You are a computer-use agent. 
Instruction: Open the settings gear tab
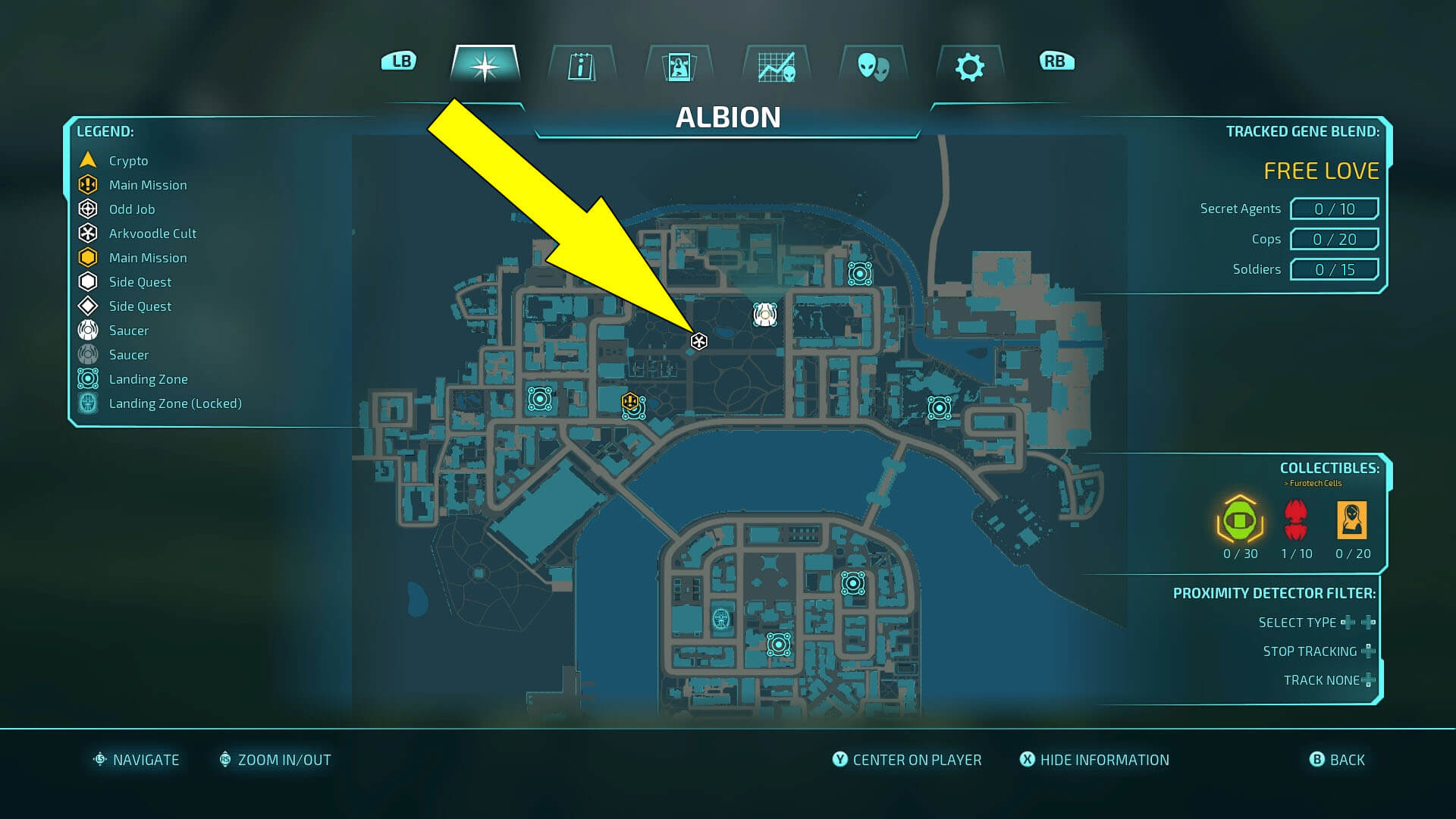[x=970, y=67]
